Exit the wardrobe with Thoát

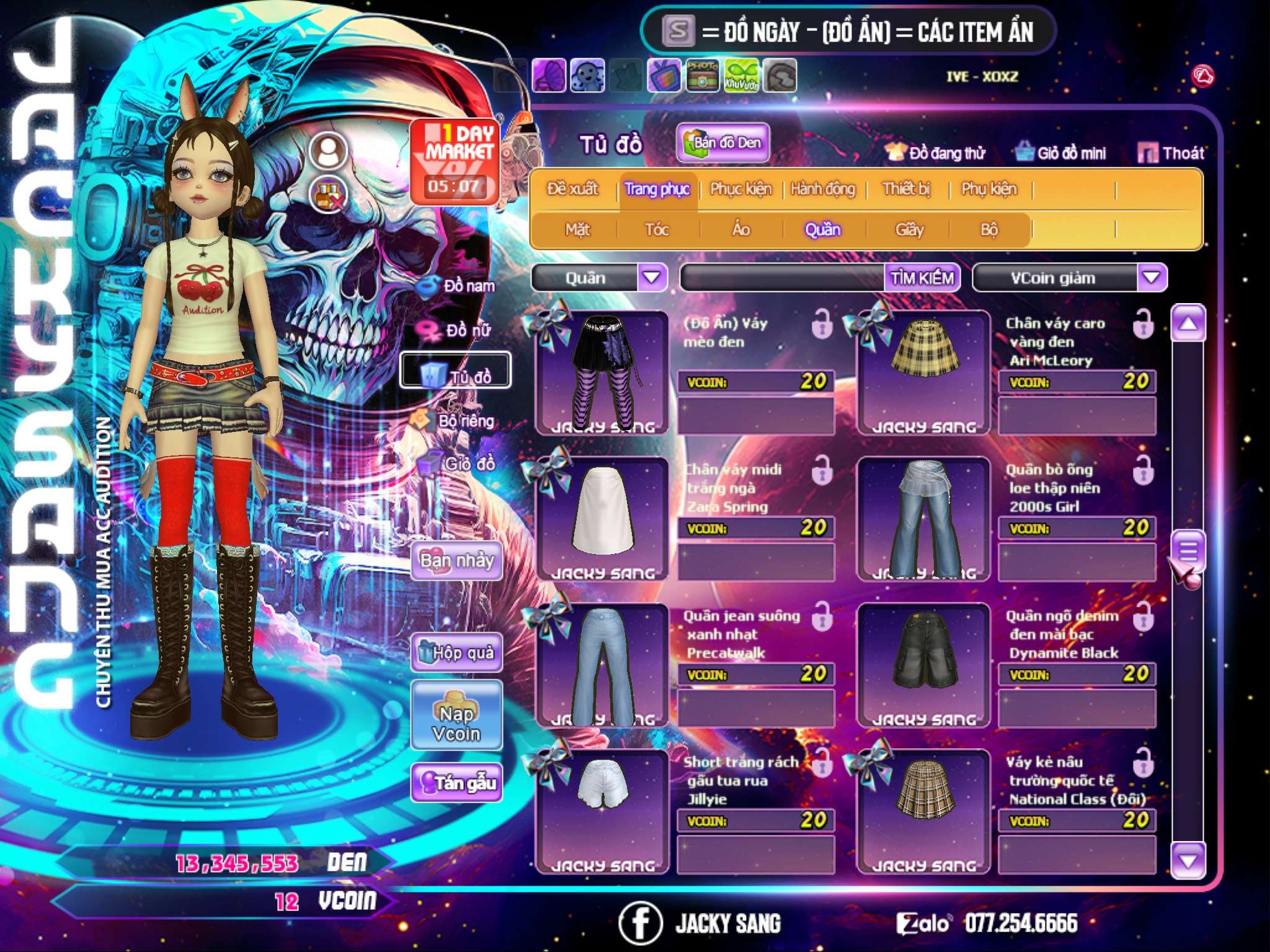1171,152
